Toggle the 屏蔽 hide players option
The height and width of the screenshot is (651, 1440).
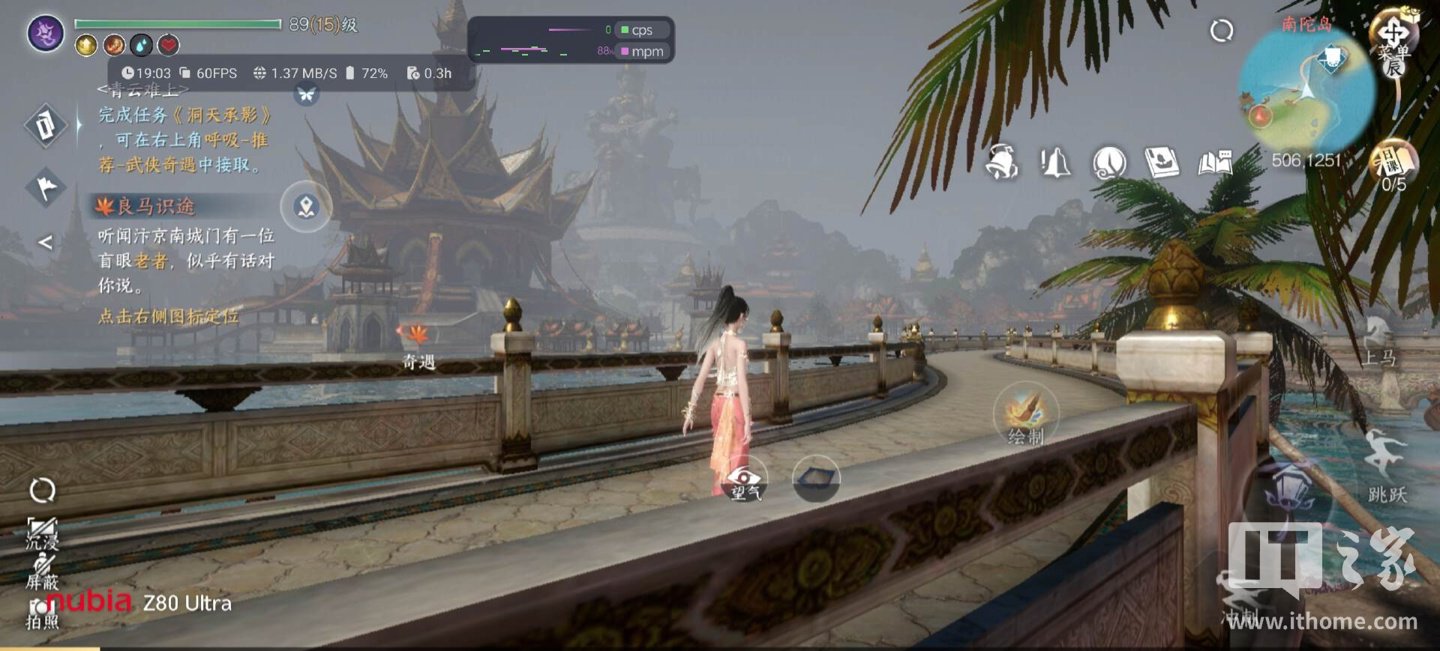click(42, 571)
